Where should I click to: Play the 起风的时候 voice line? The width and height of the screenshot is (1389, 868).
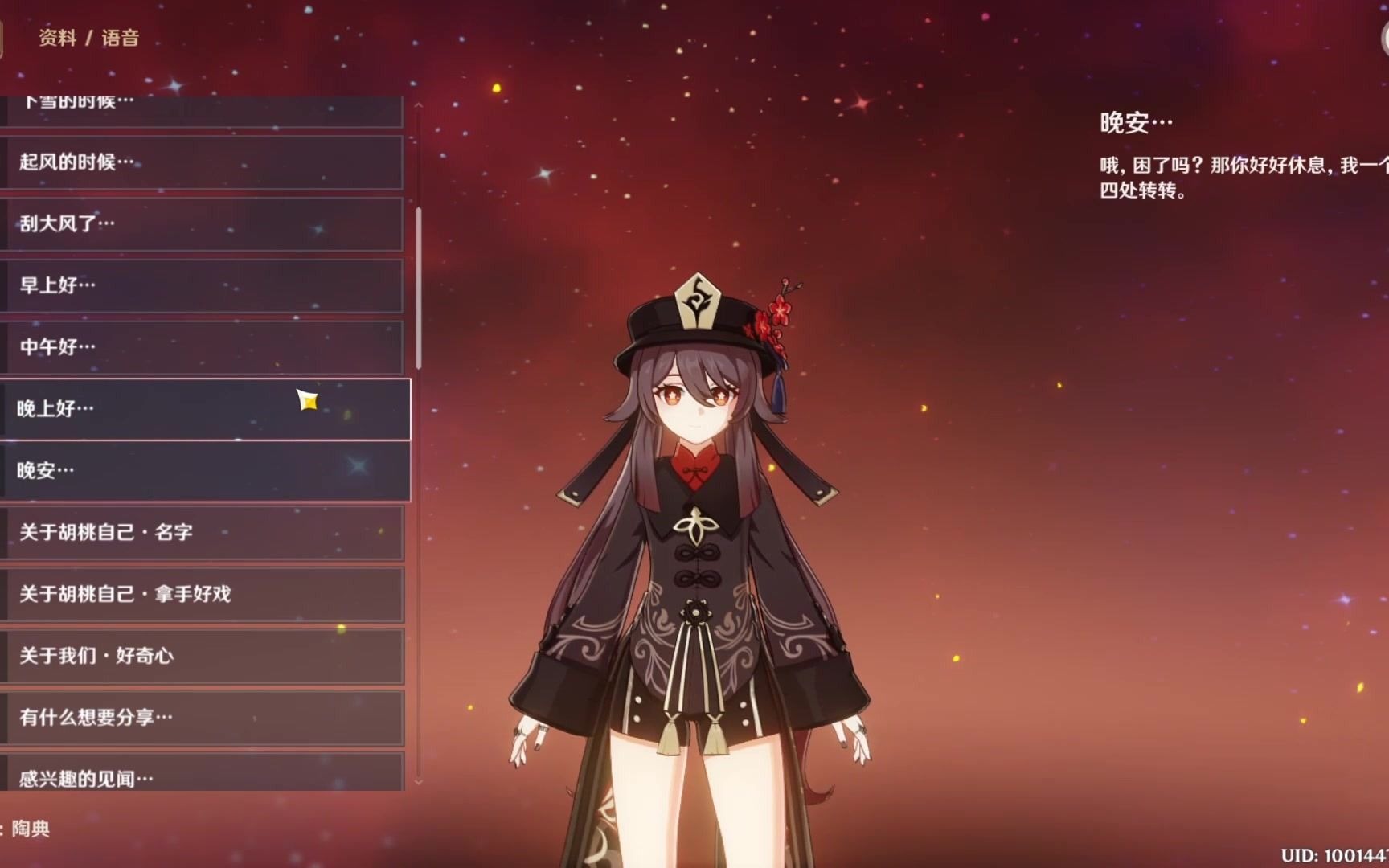[x=201, y=162]
